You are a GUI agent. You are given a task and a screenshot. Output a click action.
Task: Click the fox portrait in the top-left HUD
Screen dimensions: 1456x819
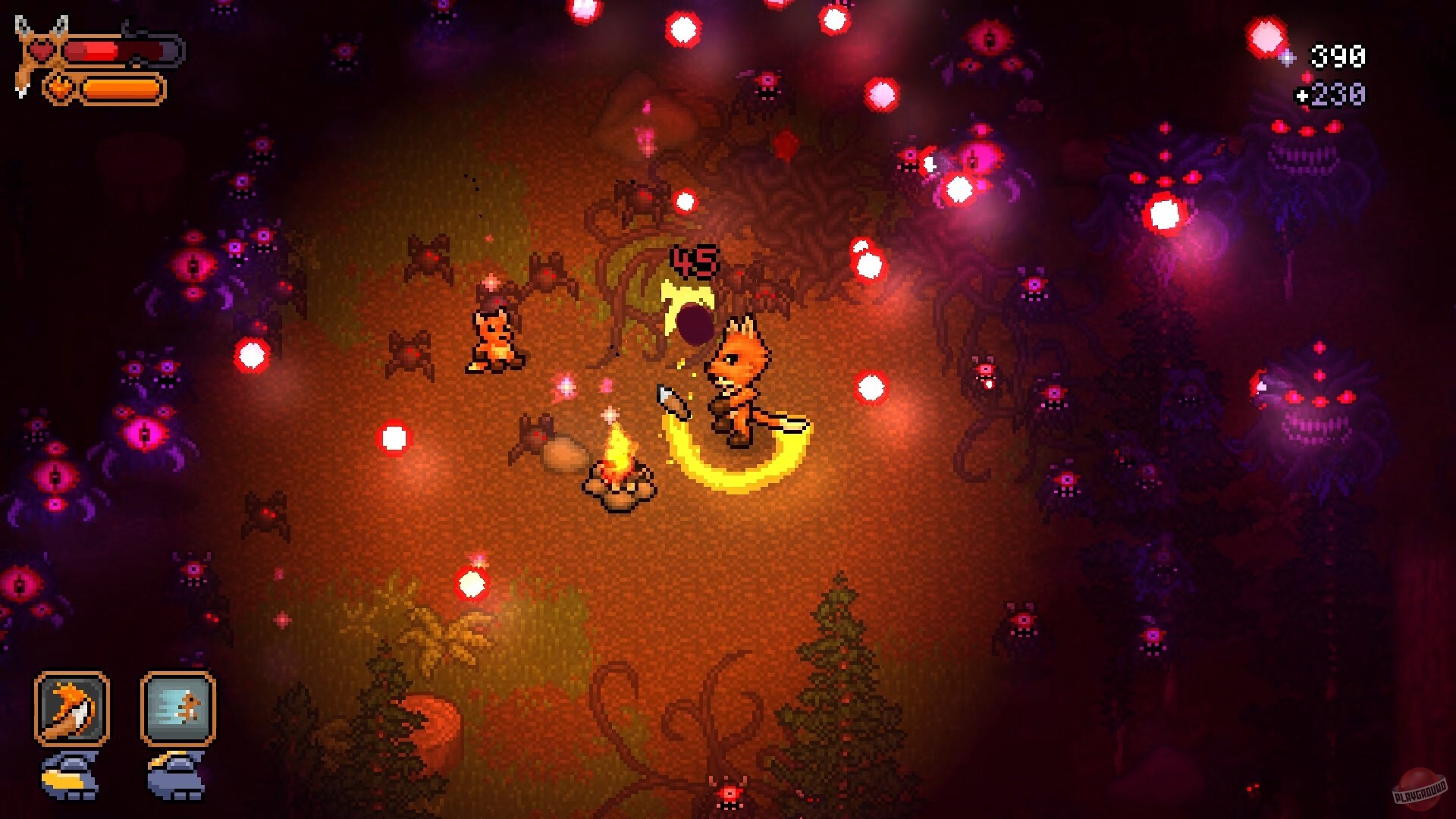click(32, 59)
